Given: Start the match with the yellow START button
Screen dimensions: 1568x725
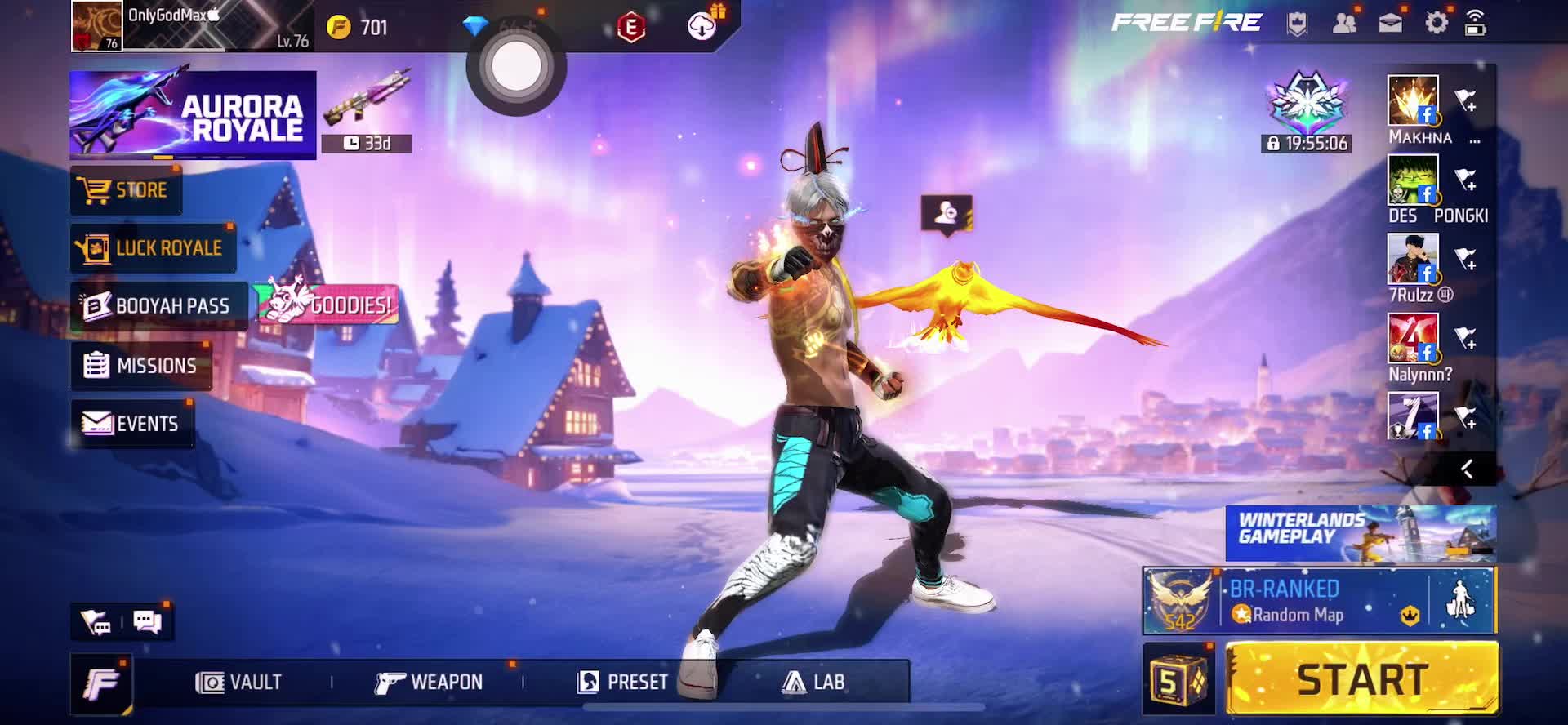Looking at the screenshot, I should pyautogui.click(x=1361, y=678).
